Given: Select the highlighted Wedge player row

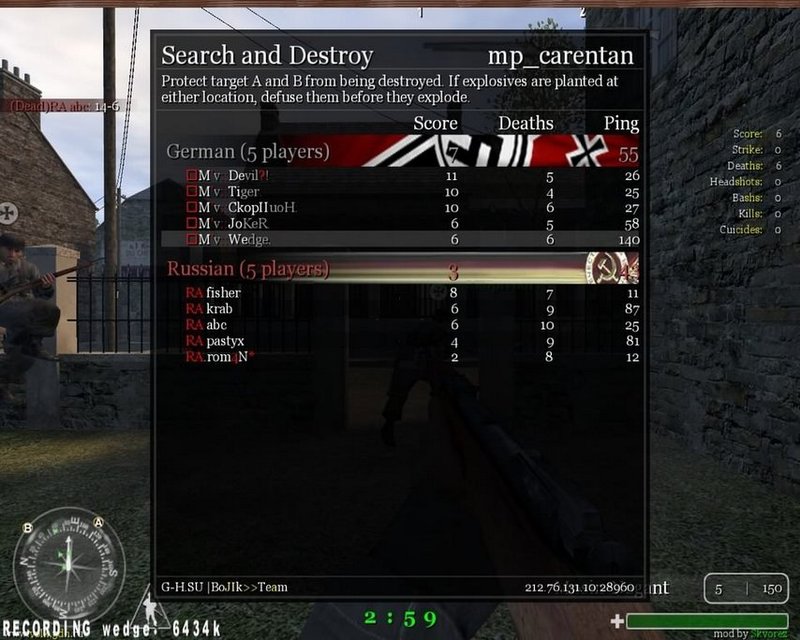Looking at the screenshot, I should (400, 240).
